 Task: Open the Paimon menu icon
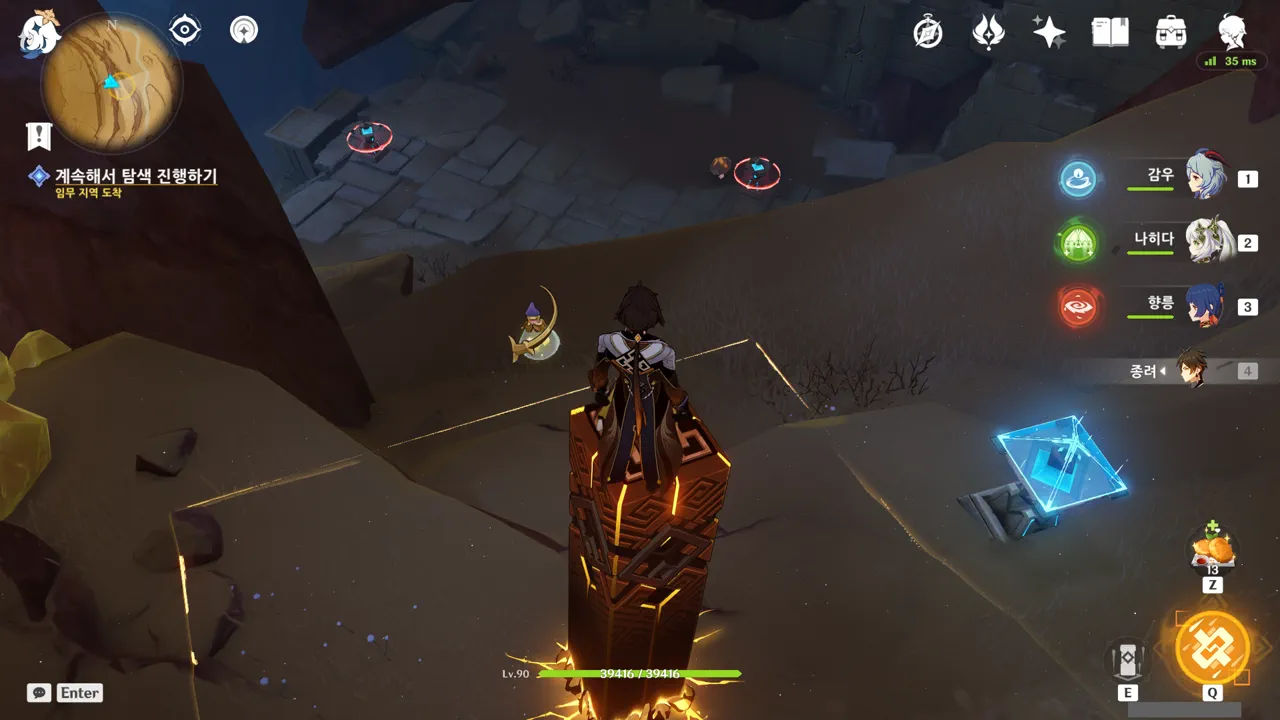38,32
